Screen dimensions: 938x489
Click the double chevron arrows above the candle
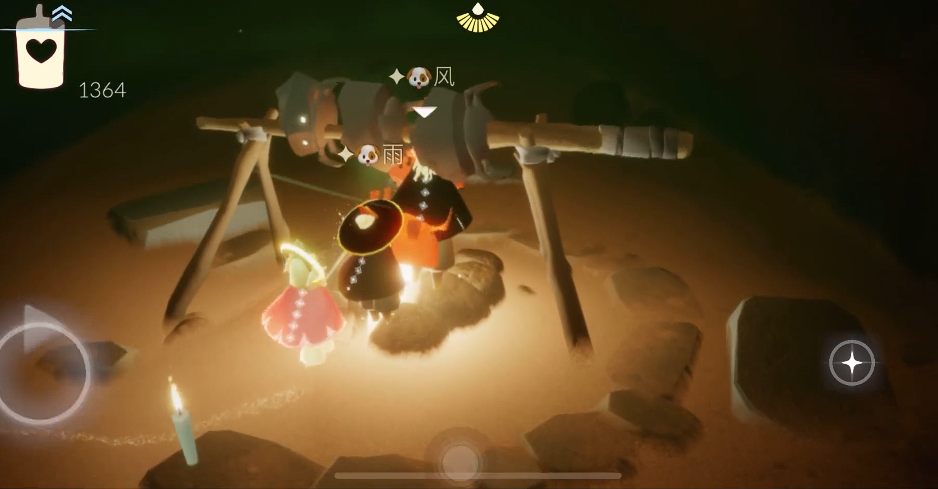pos(62,13)
